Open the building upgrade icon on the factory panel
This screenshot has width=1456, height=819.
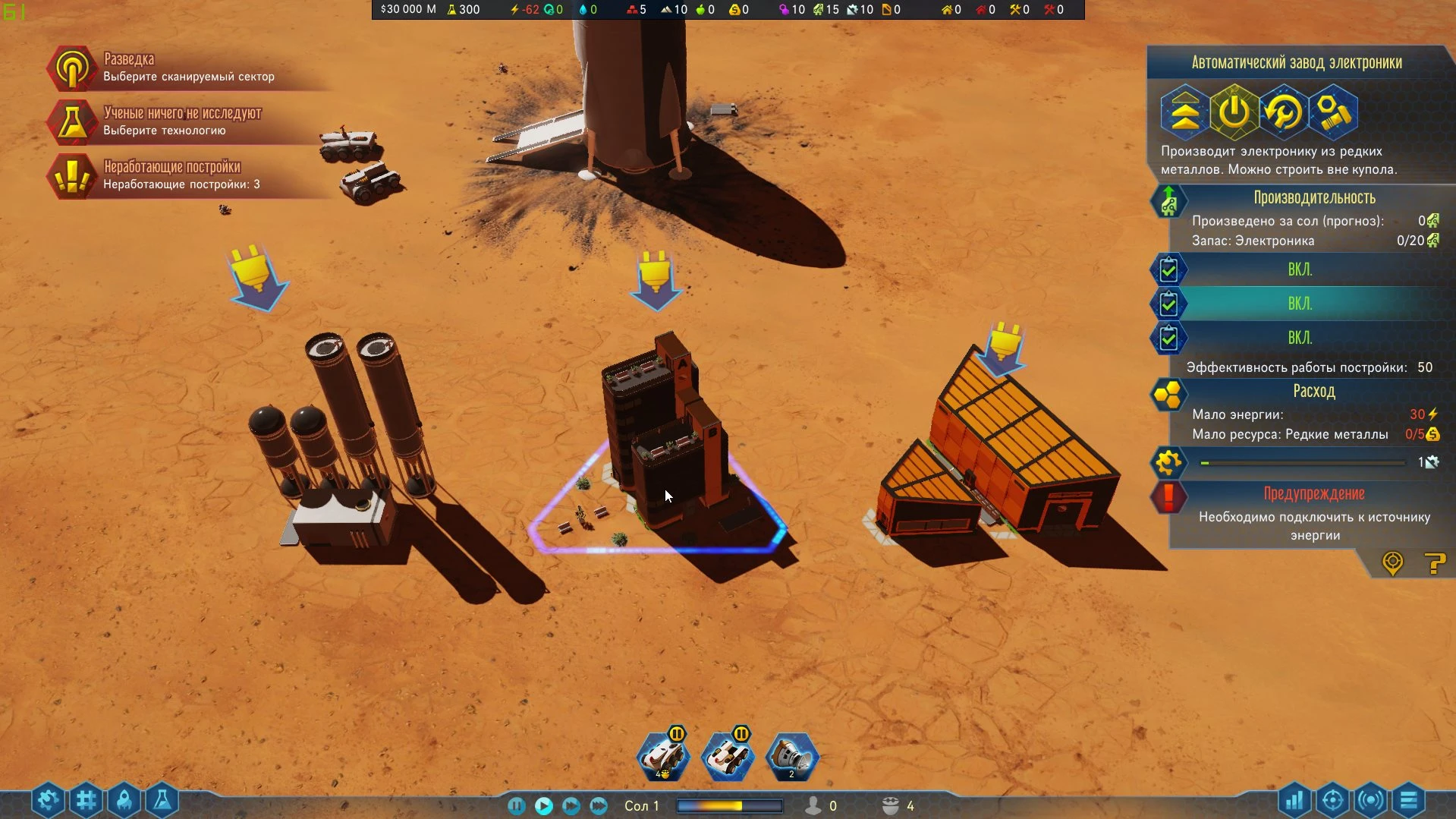tap(1184, 112)
